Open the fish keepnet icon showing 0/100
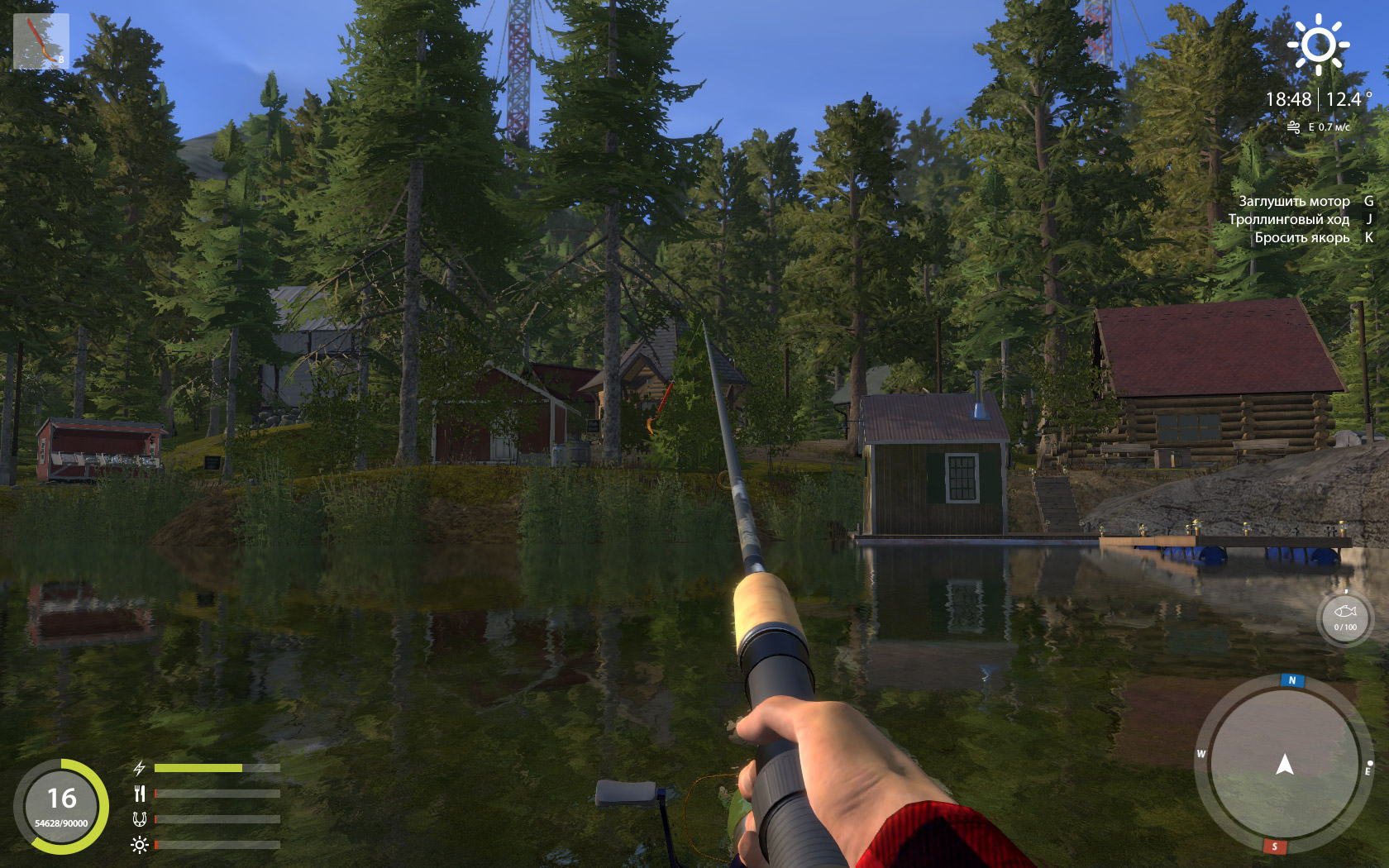The image size is (1389, 868). pos(1344,618)
